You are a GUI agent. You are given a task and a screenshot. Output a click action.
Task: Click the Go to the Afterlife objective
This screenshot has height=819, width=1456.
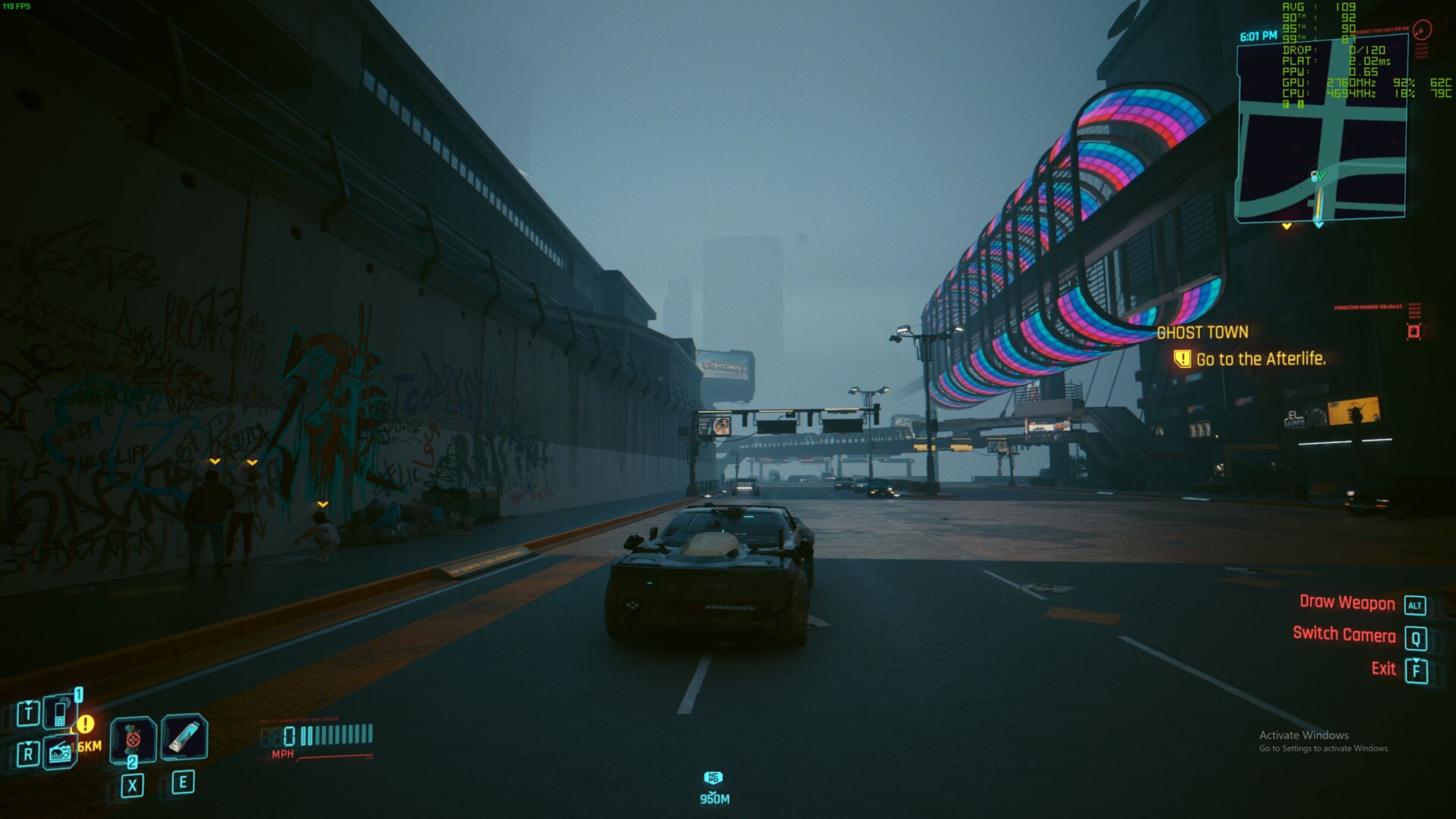pyautogui.click(x=1260, y=359)
